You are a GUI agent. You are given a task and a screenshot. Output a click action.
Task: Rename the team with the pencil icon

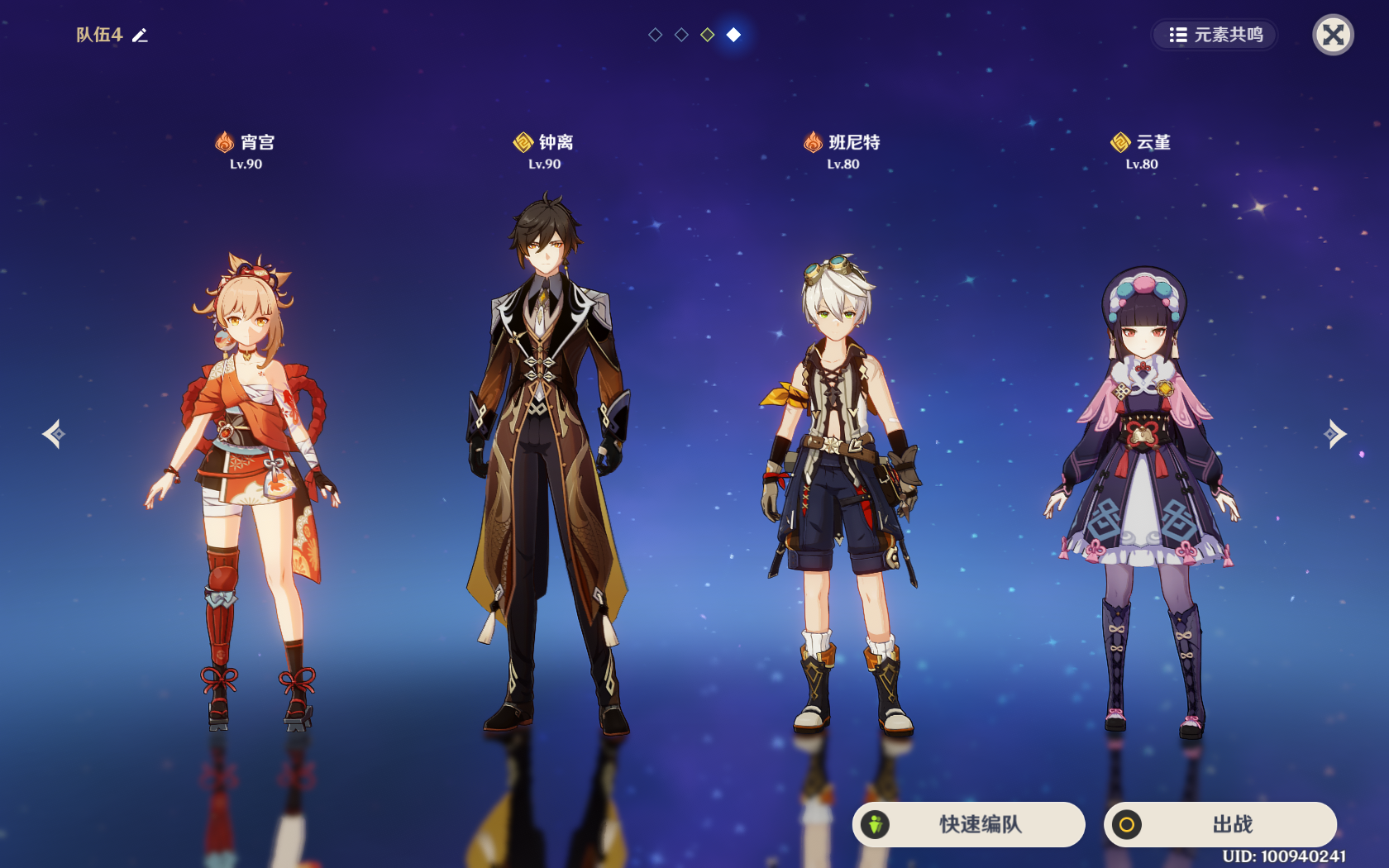coord(141,35)
